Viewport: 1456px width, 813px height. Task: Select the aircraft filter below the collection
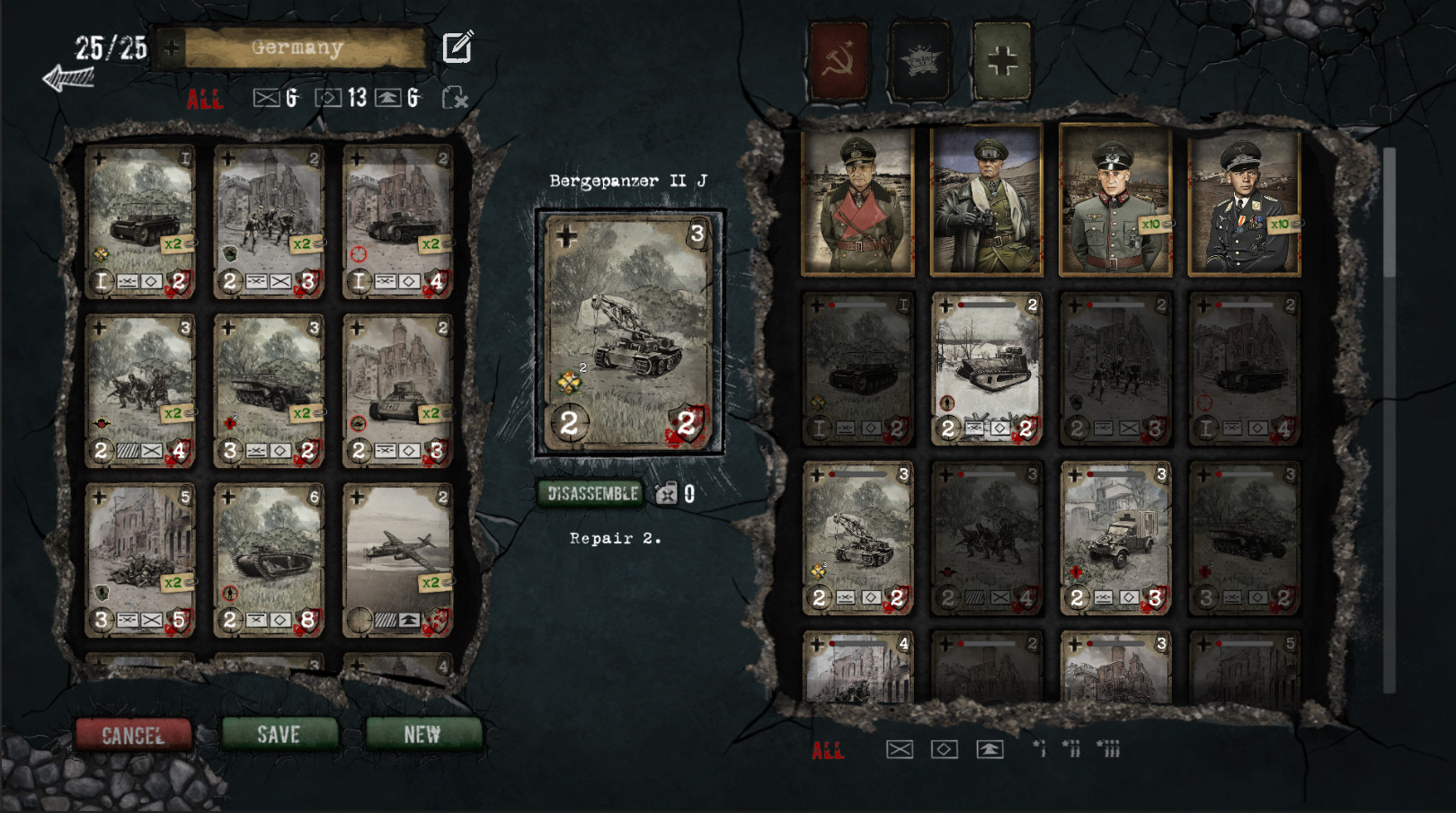point(991,747)
